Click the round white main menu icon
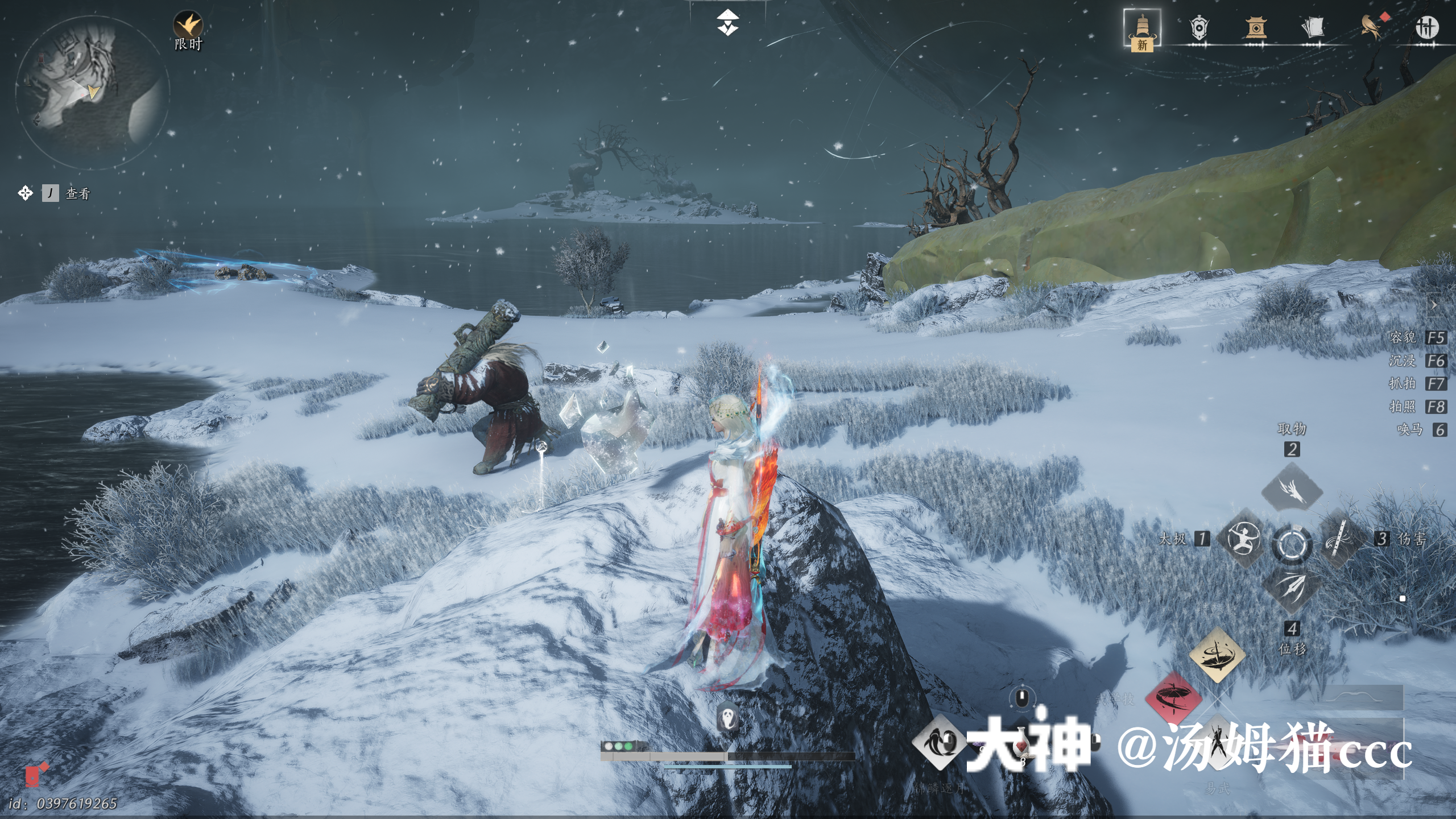 (x=1426, y=27)
